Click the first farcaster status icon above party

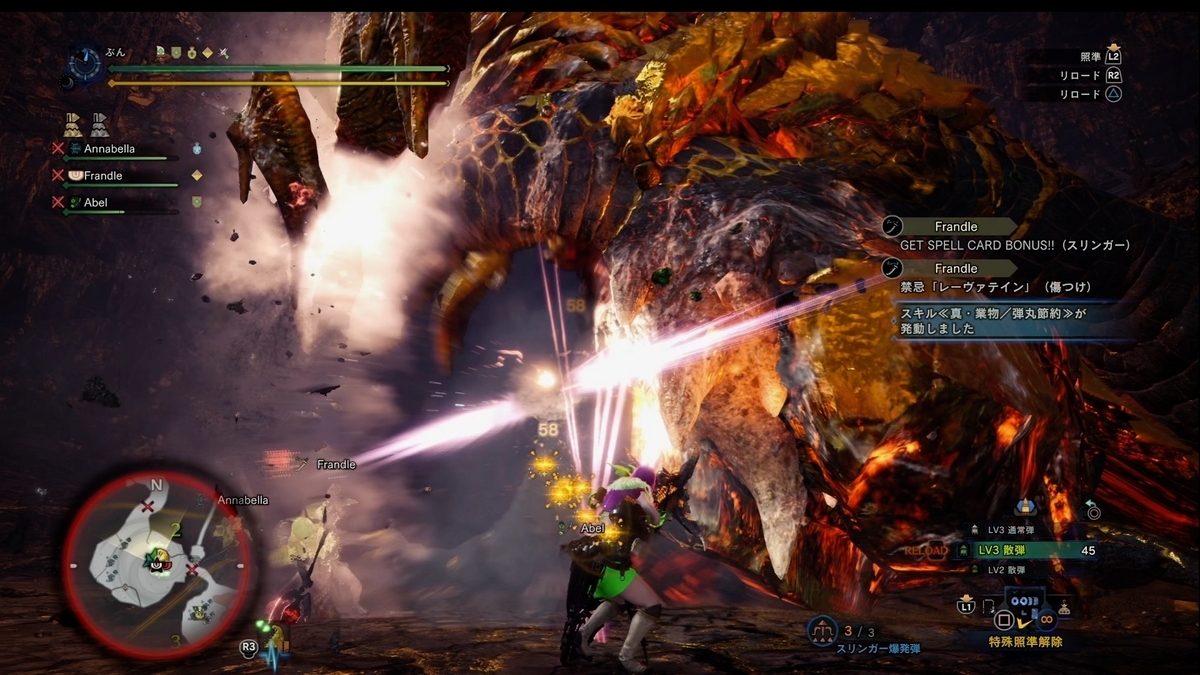pos(73,124)
